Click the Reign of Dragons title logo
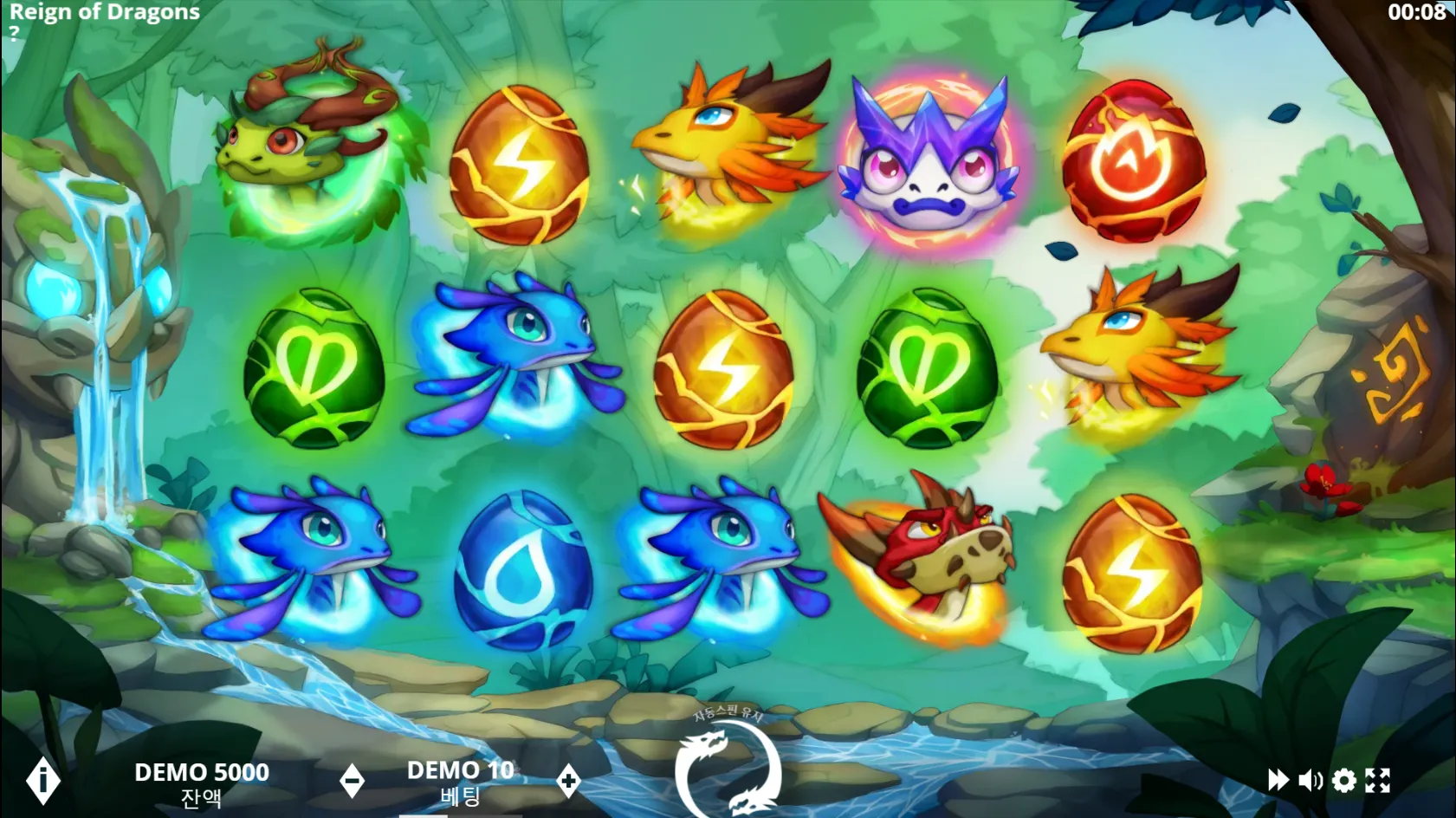The width and height of the screenshot is (1456, 818). click(x=104, y=12)
